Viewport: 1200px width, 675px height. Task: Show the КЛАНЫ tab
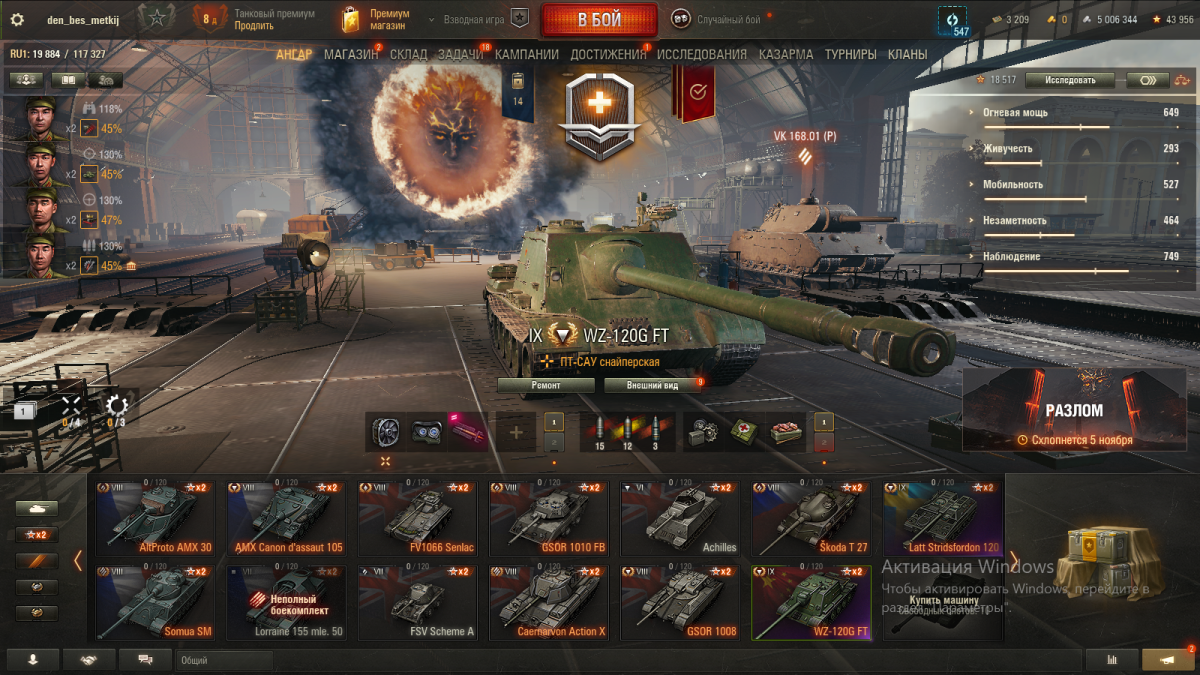click(907, 55)
